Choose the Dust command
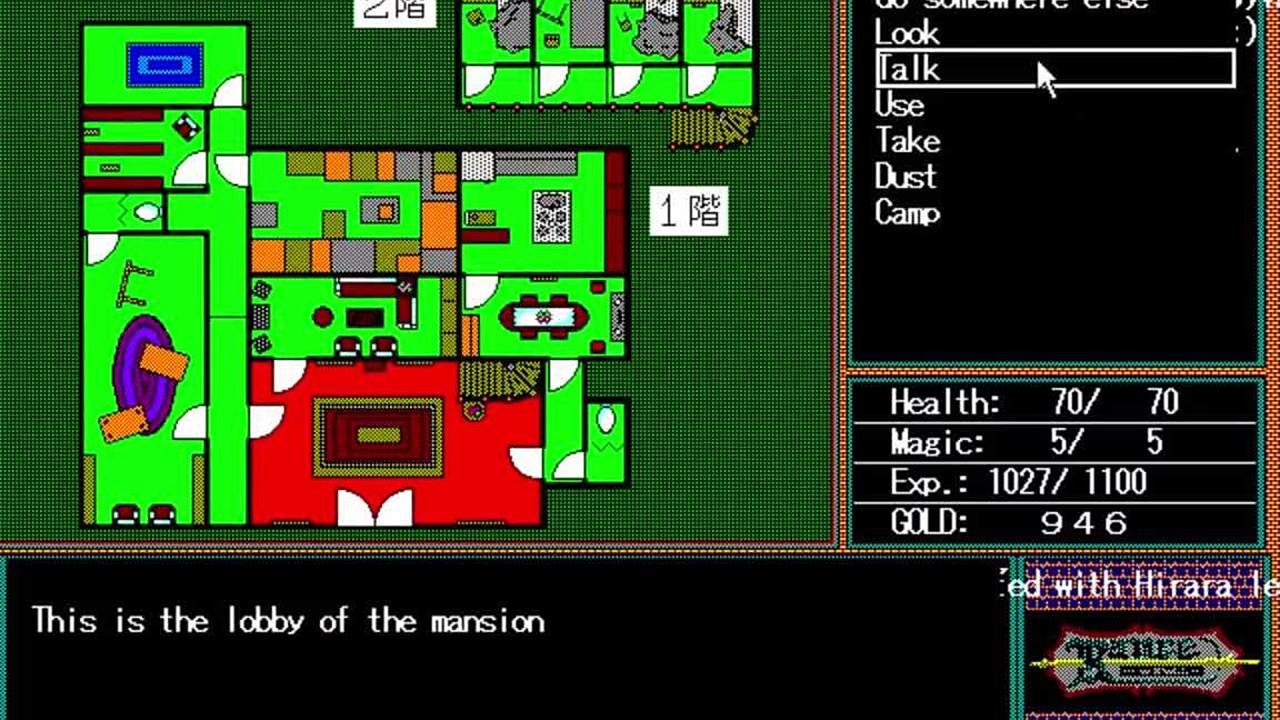This screenshot has width=1280, height=720. tap(905, 177)
